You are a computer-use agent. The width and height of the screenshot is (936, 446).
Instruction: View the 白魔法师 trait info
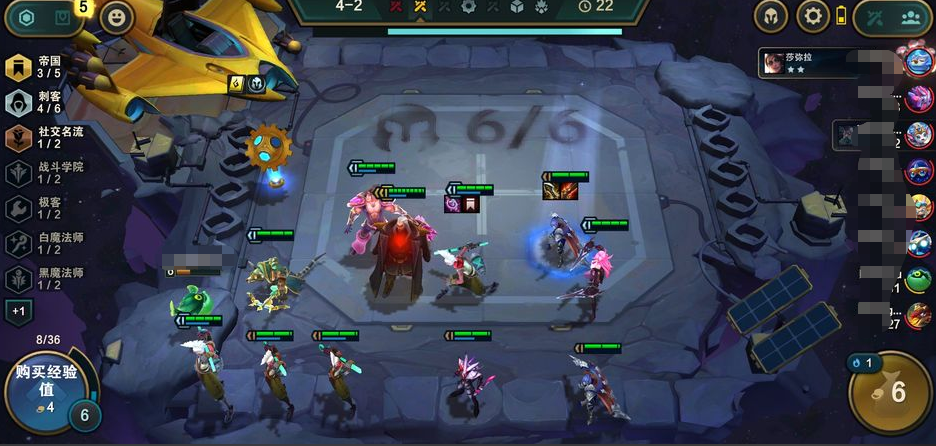pyautogui.click(x=35, y=243)
